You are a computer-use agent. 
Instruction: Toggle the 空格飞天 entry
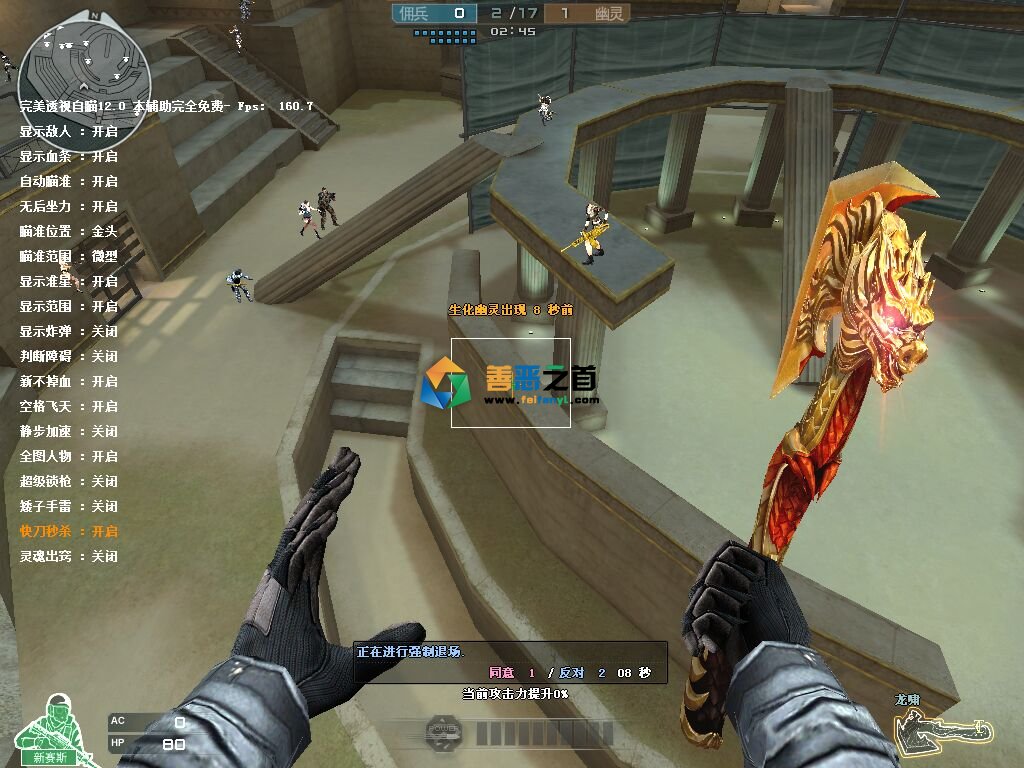(x=68, y=406)
